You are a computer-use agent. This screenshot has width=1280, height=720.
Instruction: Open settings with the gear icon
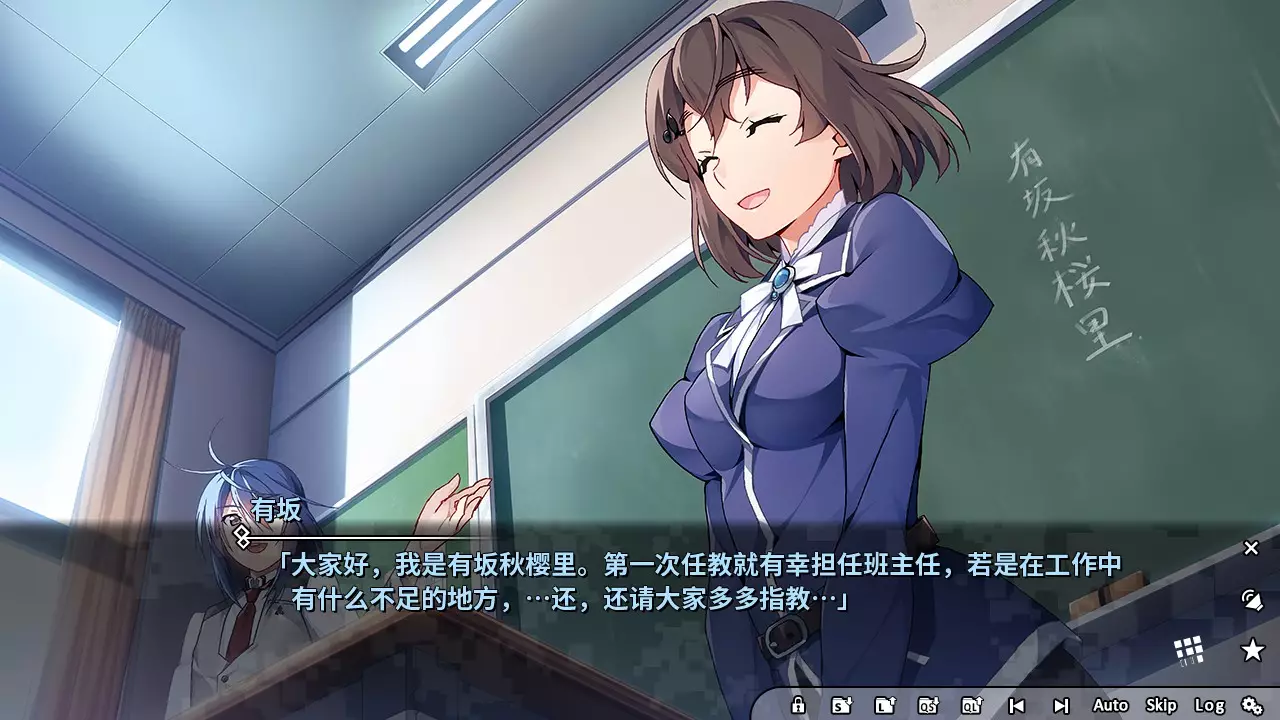click(x=1253, y=704)
